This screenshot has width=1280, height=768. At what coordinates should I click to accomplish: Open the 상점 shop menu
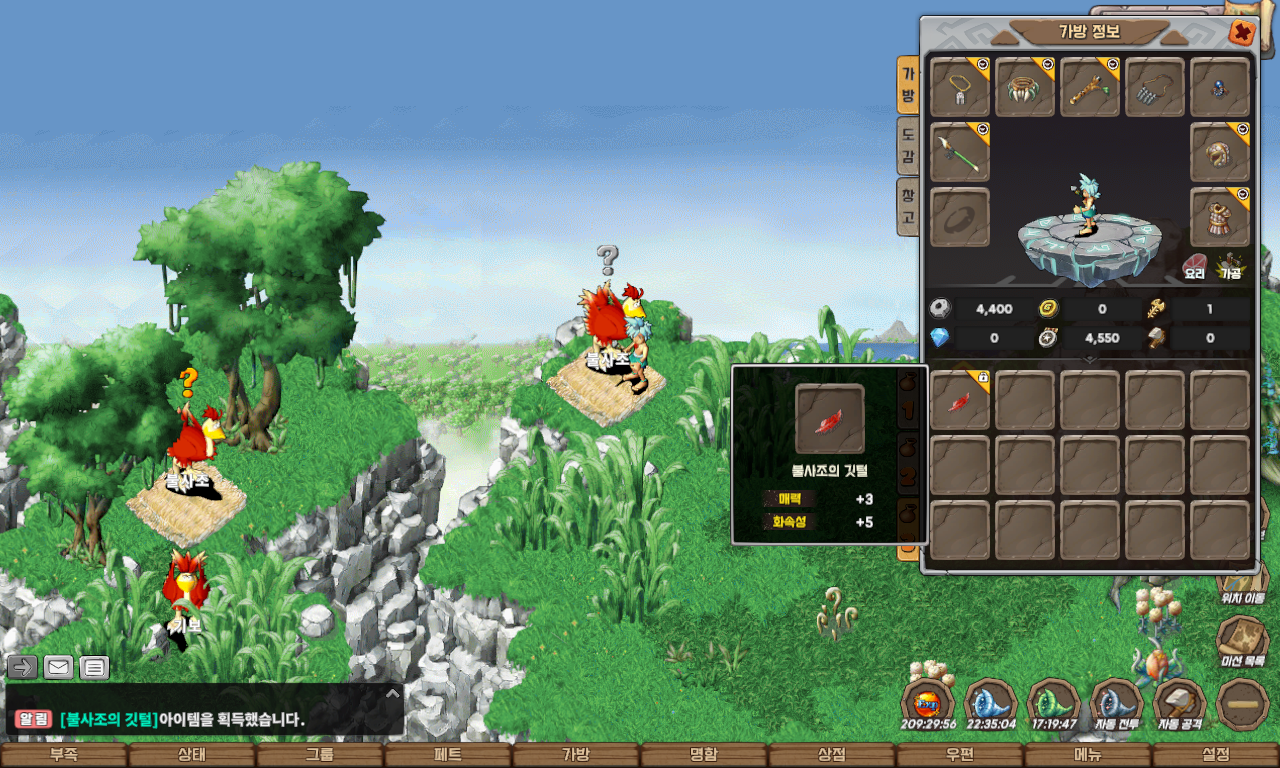click(832, 755)
